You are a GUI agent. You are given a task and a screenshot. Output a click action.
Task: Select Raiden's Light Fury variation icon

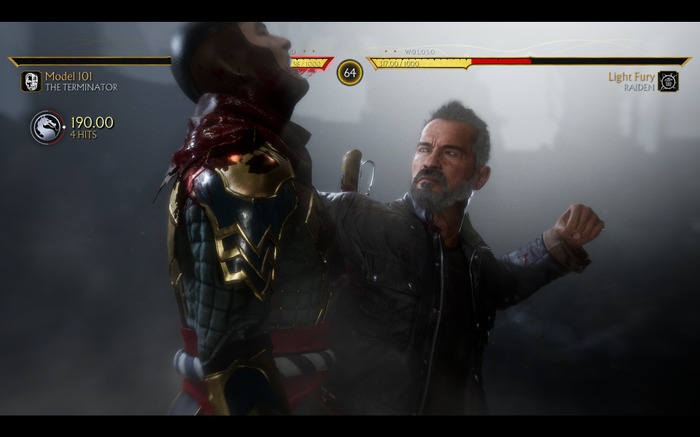coord(668,81)
